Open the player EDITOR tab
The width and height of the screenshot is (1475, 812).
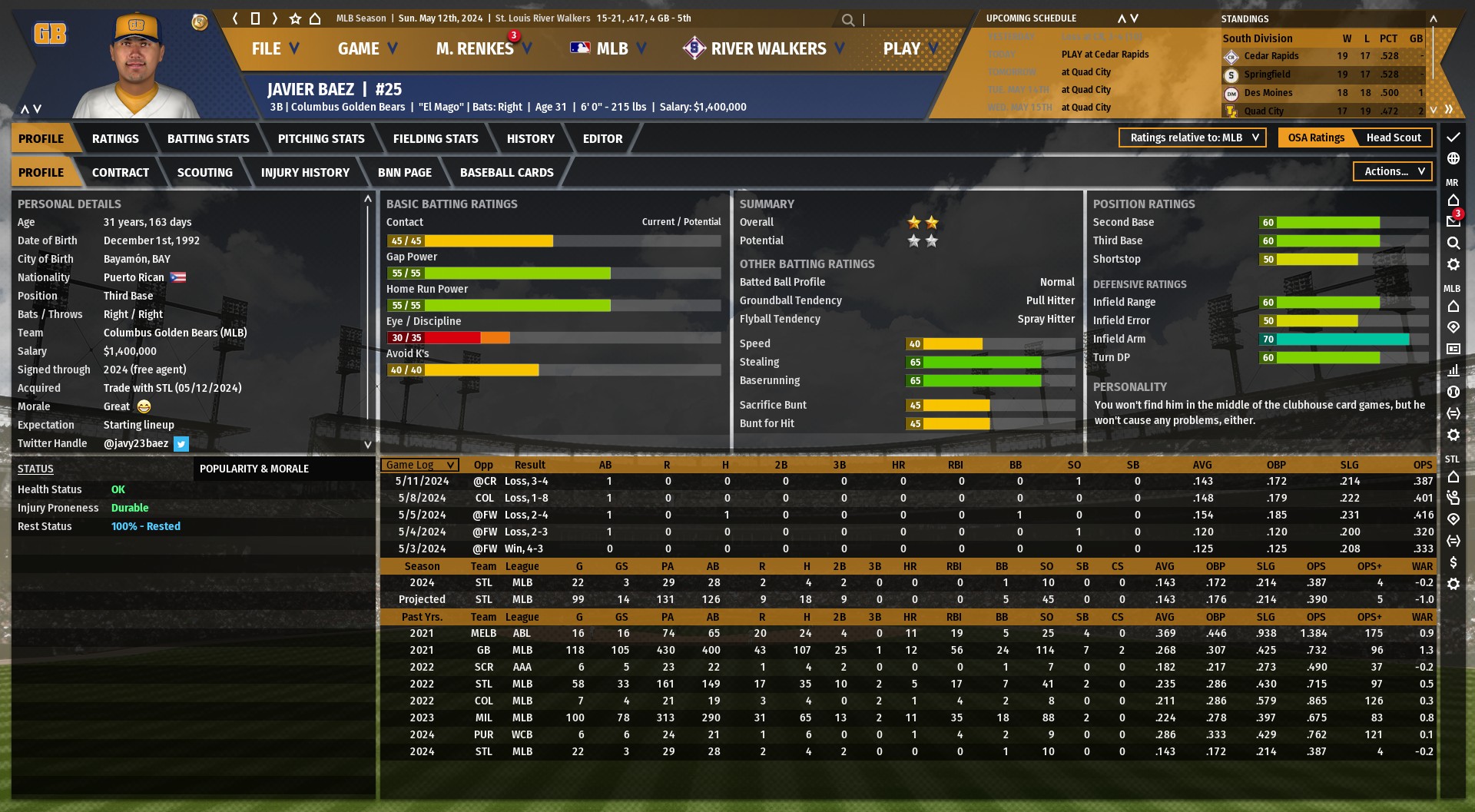602,139
